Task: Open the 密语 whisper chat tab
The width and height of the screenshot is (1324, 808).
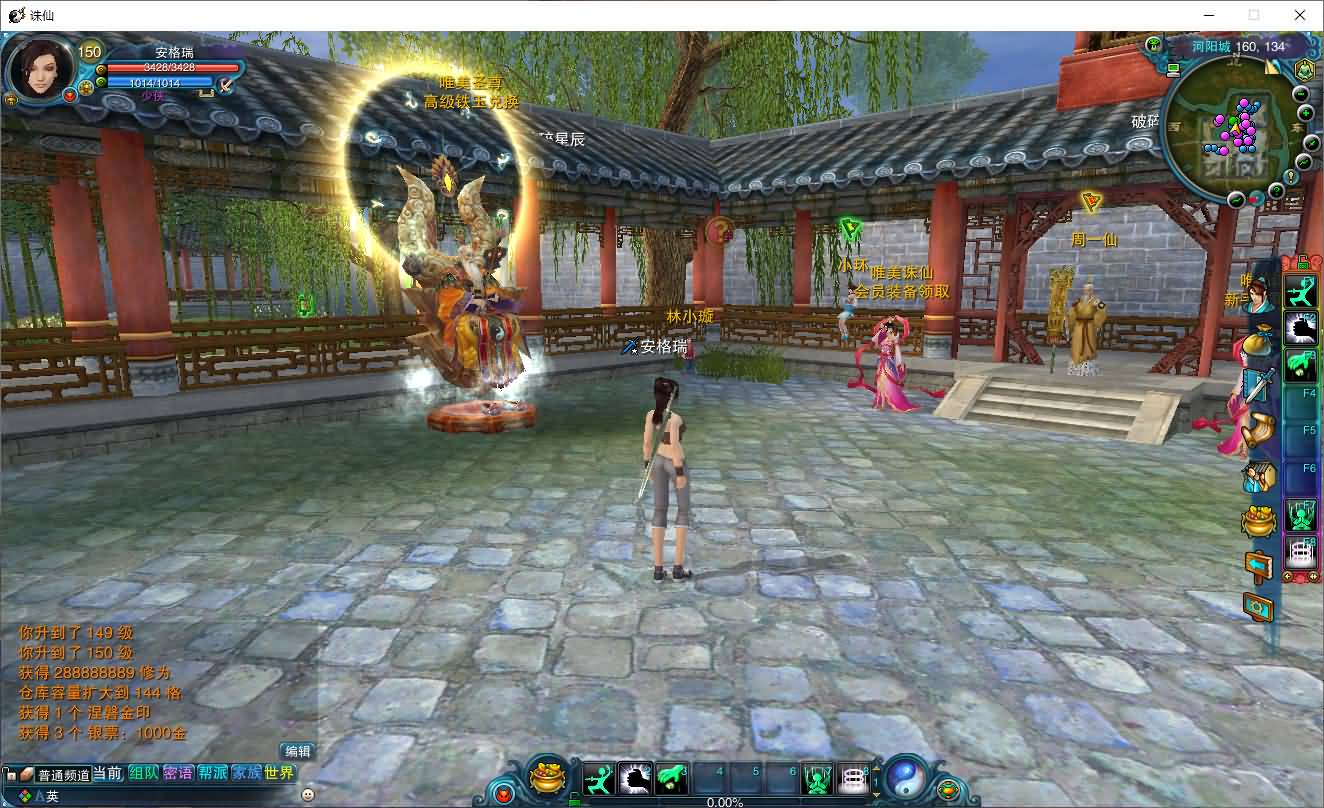Action: (x=178, y=773)
